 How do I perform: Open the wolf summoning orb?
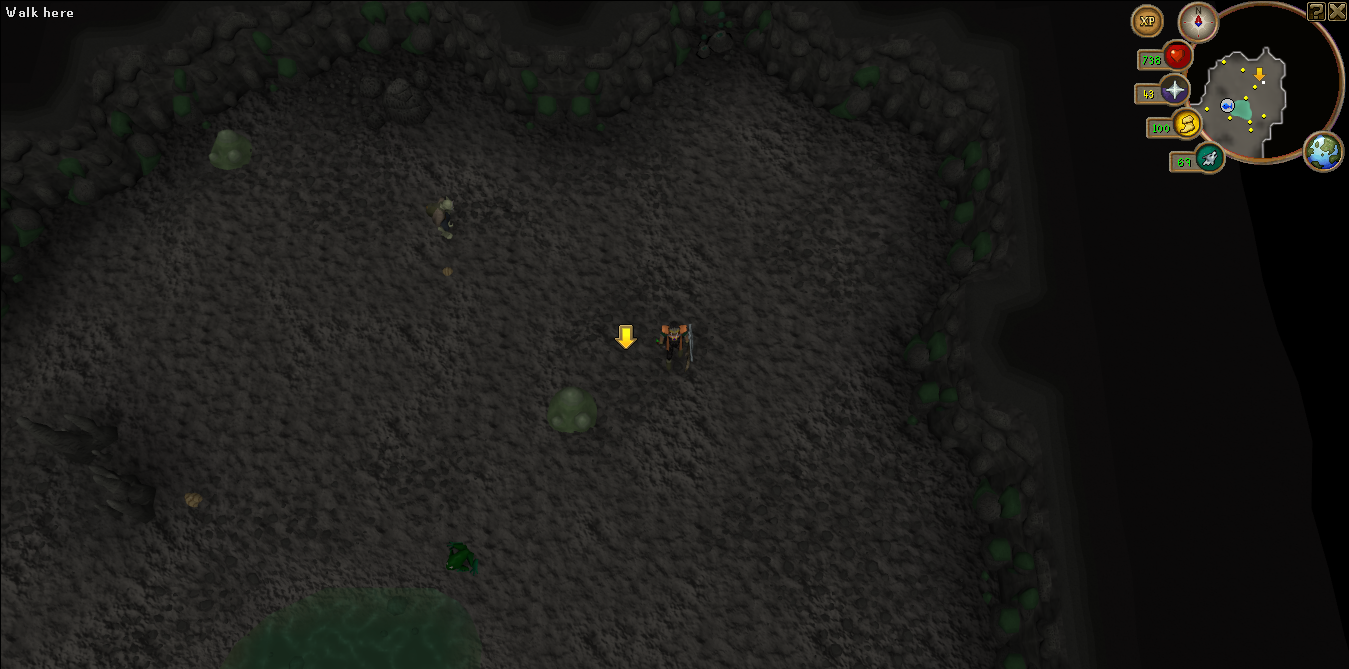[1210, 157]
